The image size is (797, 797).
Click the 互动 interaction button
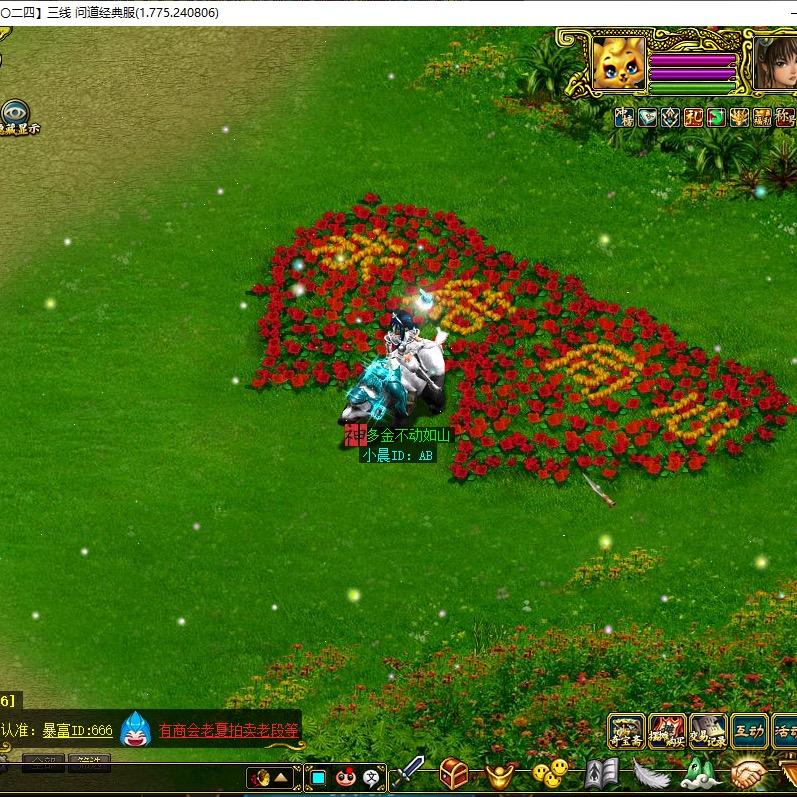pyautogui.click(x=749, y=731)
